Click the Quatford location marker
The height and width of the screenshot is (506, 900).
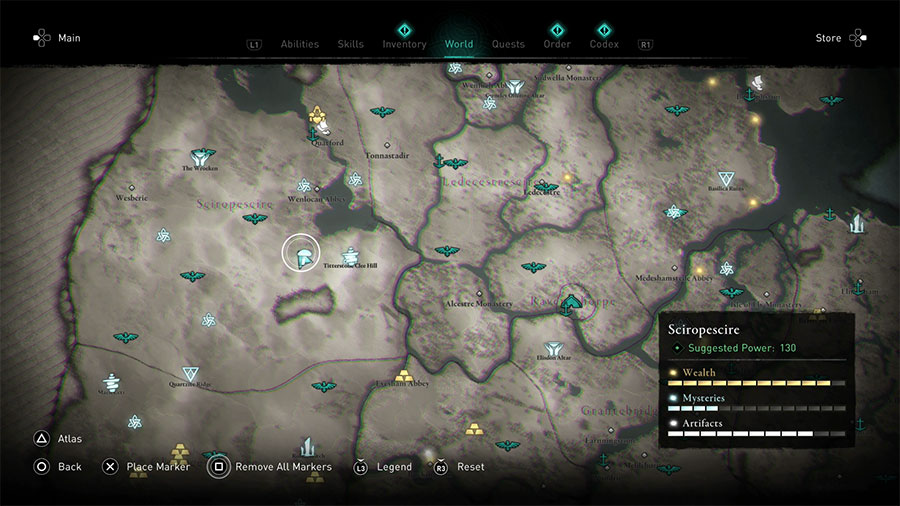[319, 117]
